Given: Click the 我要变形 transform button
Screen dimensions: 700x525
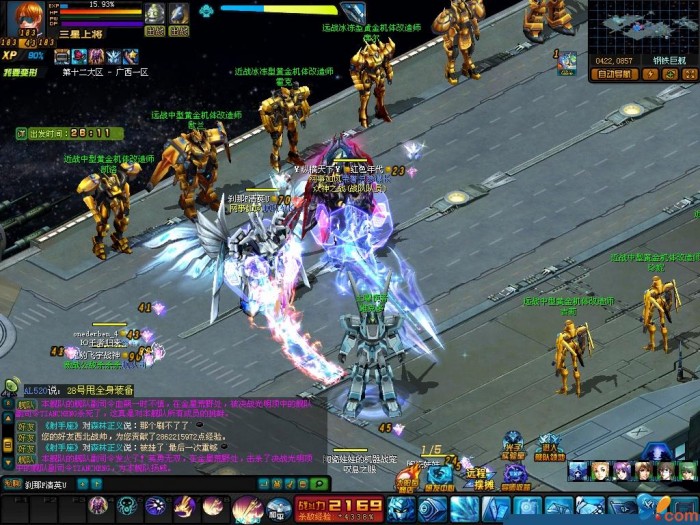Looking at the screenshot, I should 20,72.
